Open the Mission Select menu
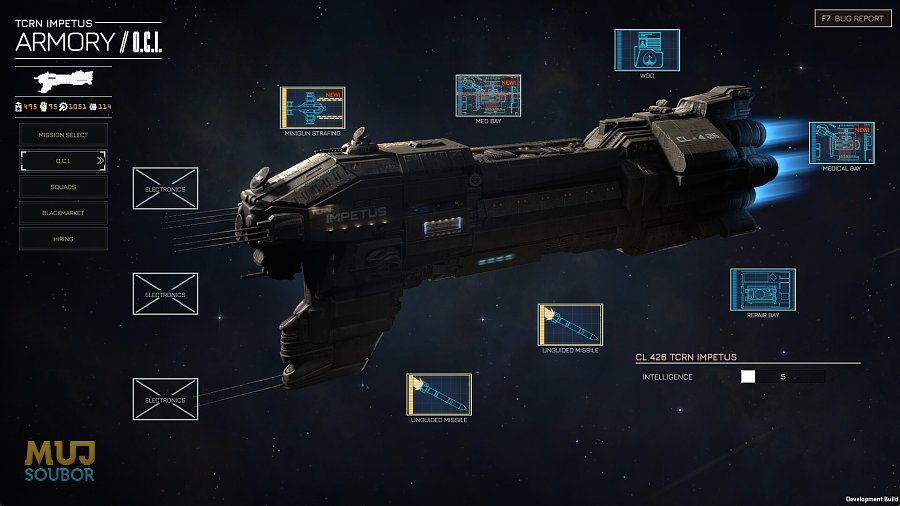Screen dimensions: 900x506 coord(63,134)
